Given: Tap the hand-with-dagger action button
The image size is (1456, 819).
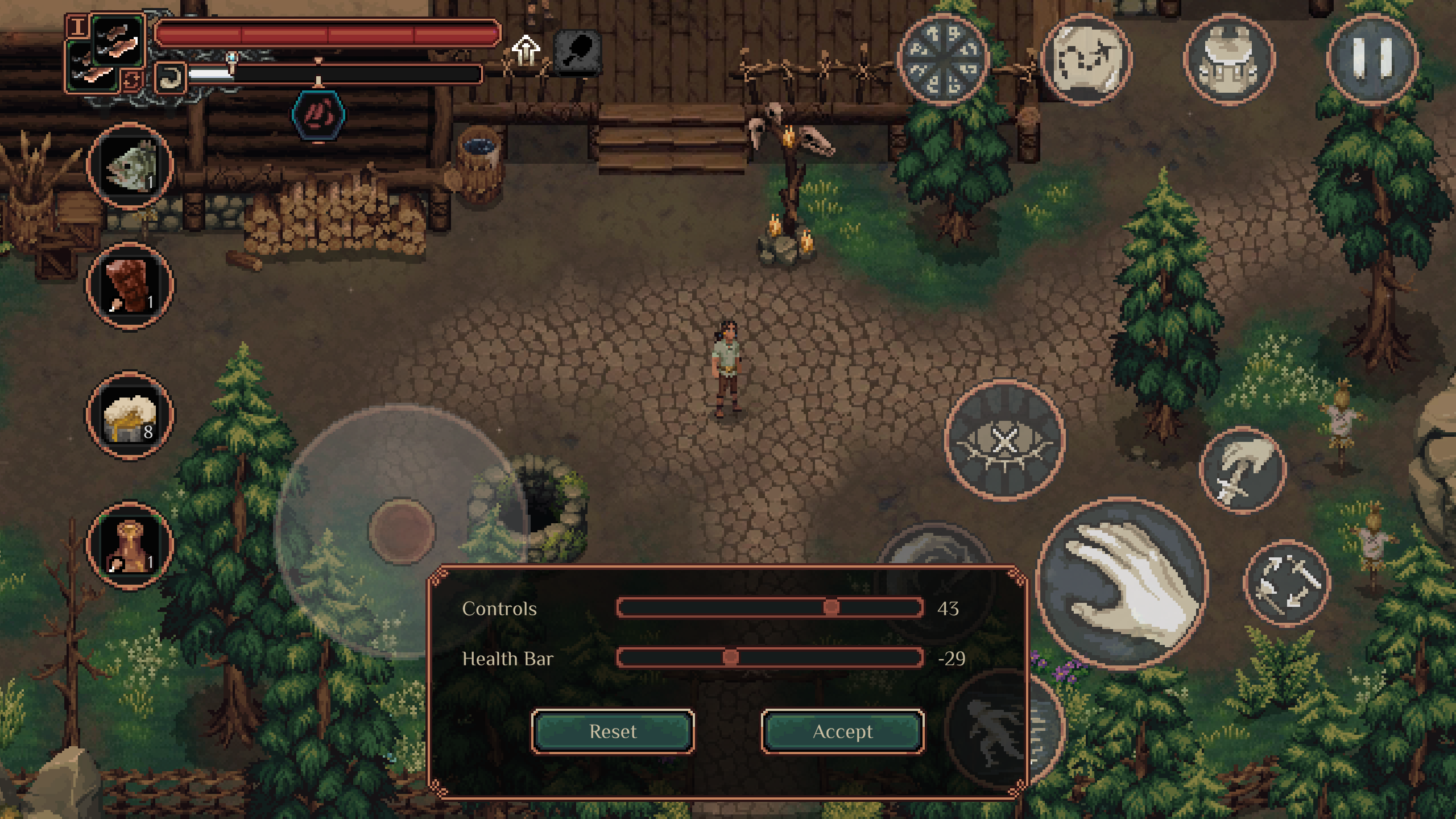Looking at the screenshot, I should tap(1243, 471).
